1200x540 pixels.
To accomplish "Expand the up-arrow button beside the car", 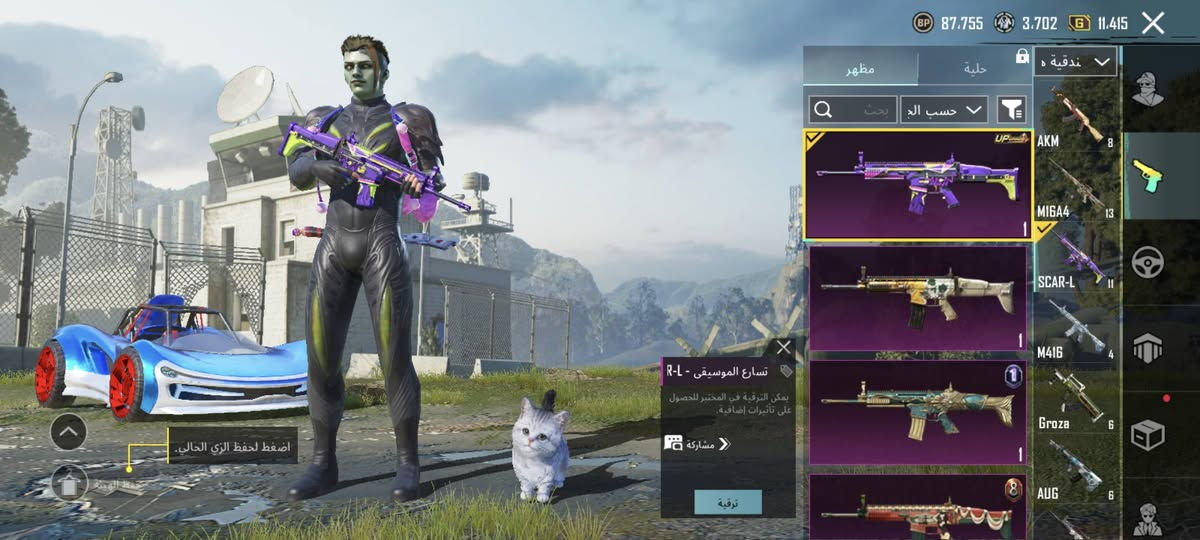I will pos(68,432).
